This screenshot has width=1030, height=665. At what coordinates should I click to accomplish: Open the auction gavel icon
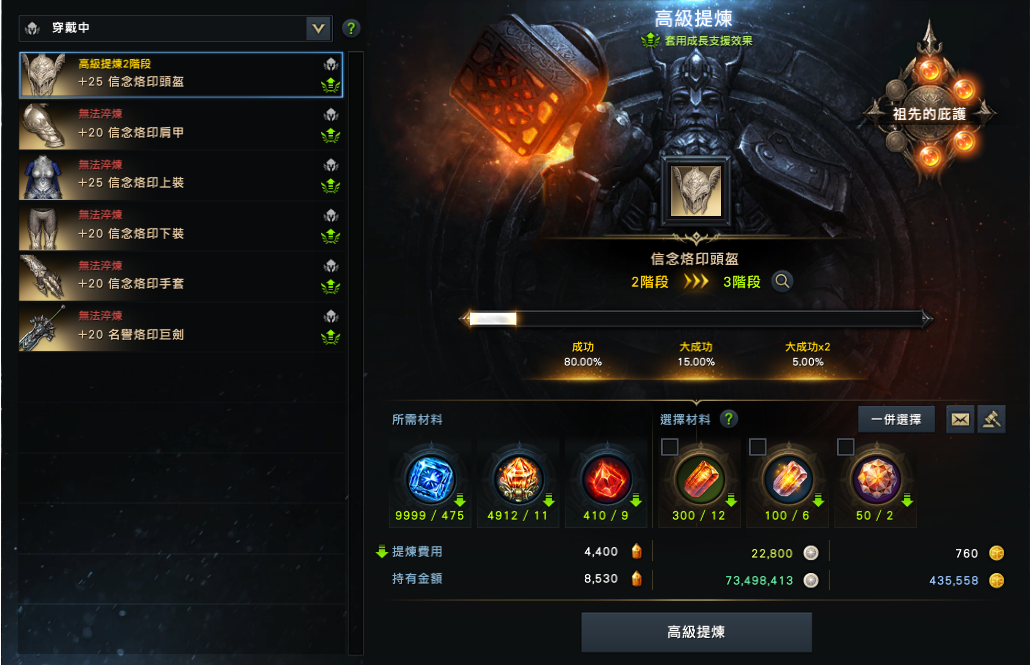pyautogui.click(x=990, y=419)
